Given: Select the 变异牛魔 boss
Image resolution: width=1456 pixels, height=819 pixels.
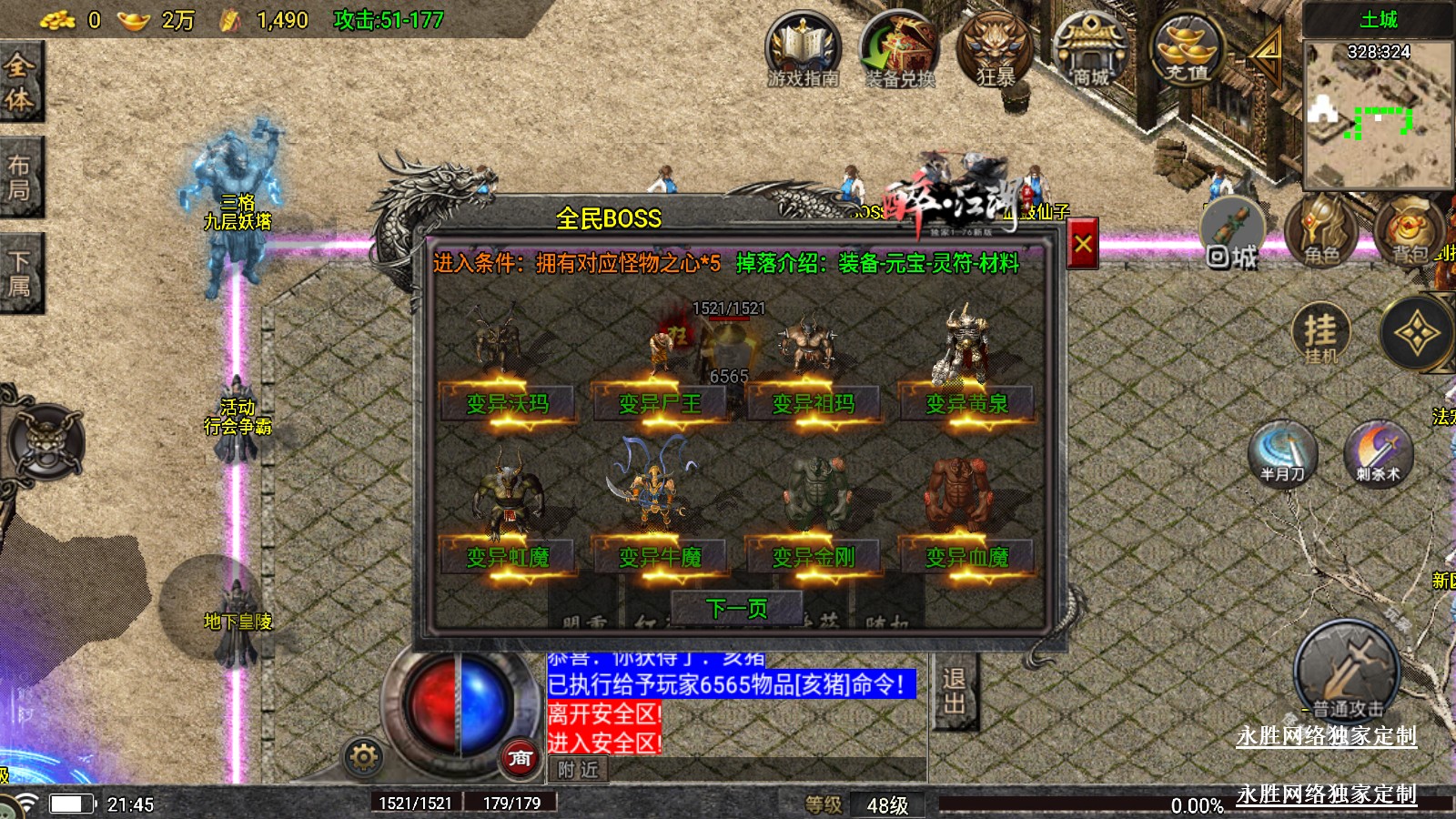Looking at the screenshot, I should (660, 556).
